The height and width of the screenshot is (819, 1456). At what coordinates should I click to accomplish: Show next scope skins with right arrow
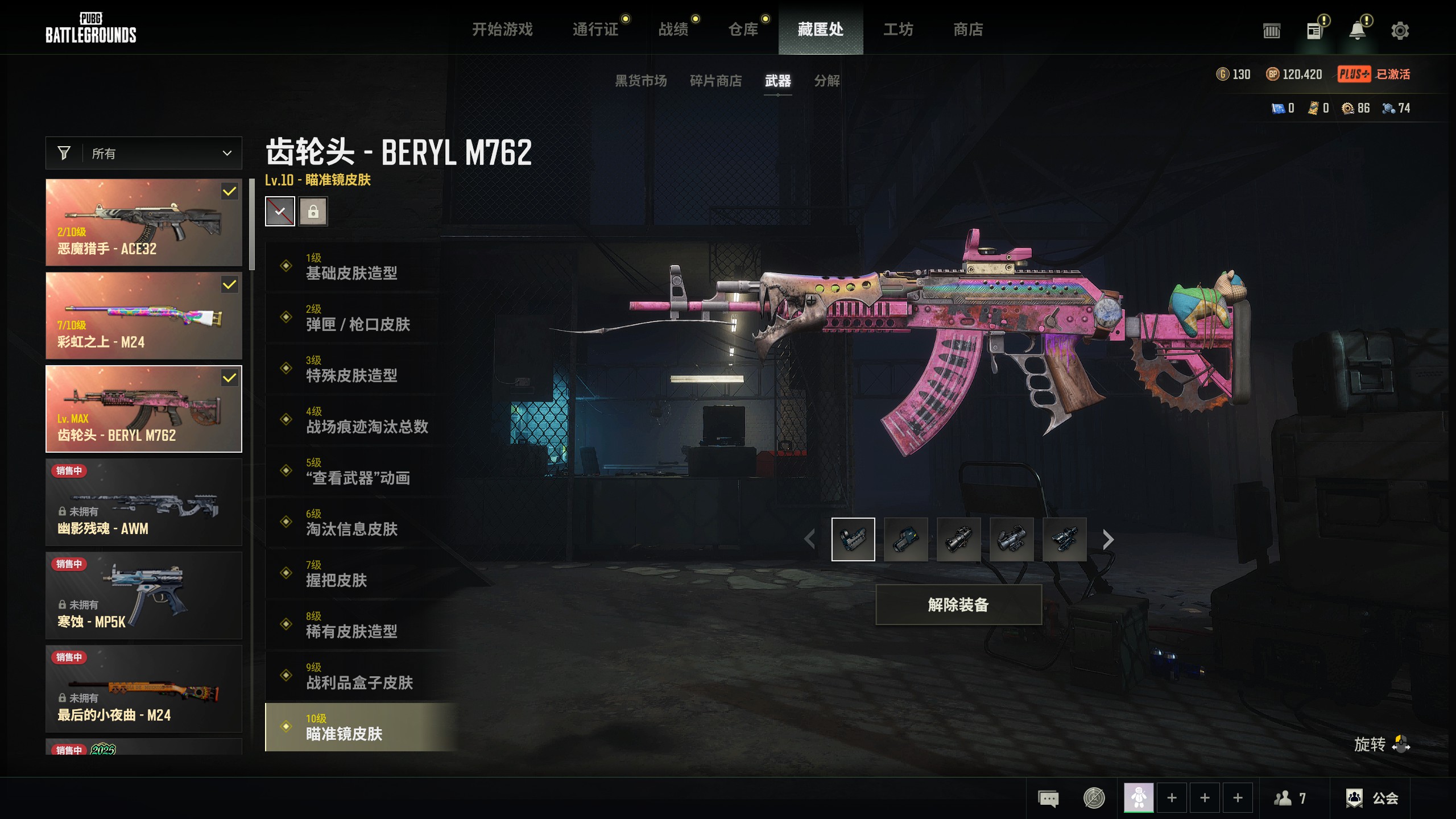point(1108,539)
